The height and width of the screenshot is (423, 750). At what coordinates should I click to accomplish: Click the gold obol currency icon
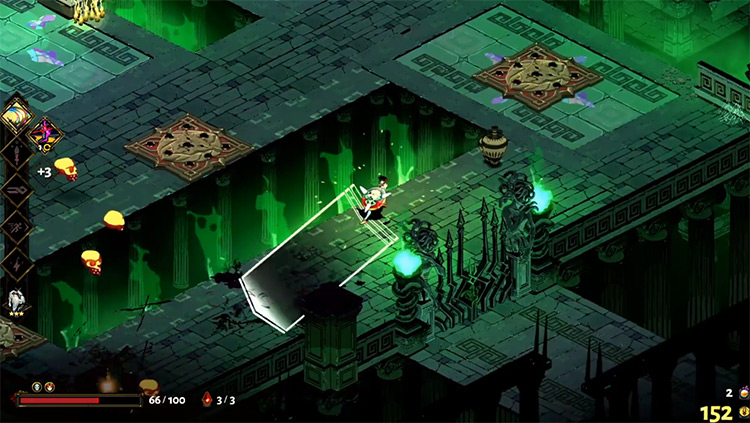742,413
